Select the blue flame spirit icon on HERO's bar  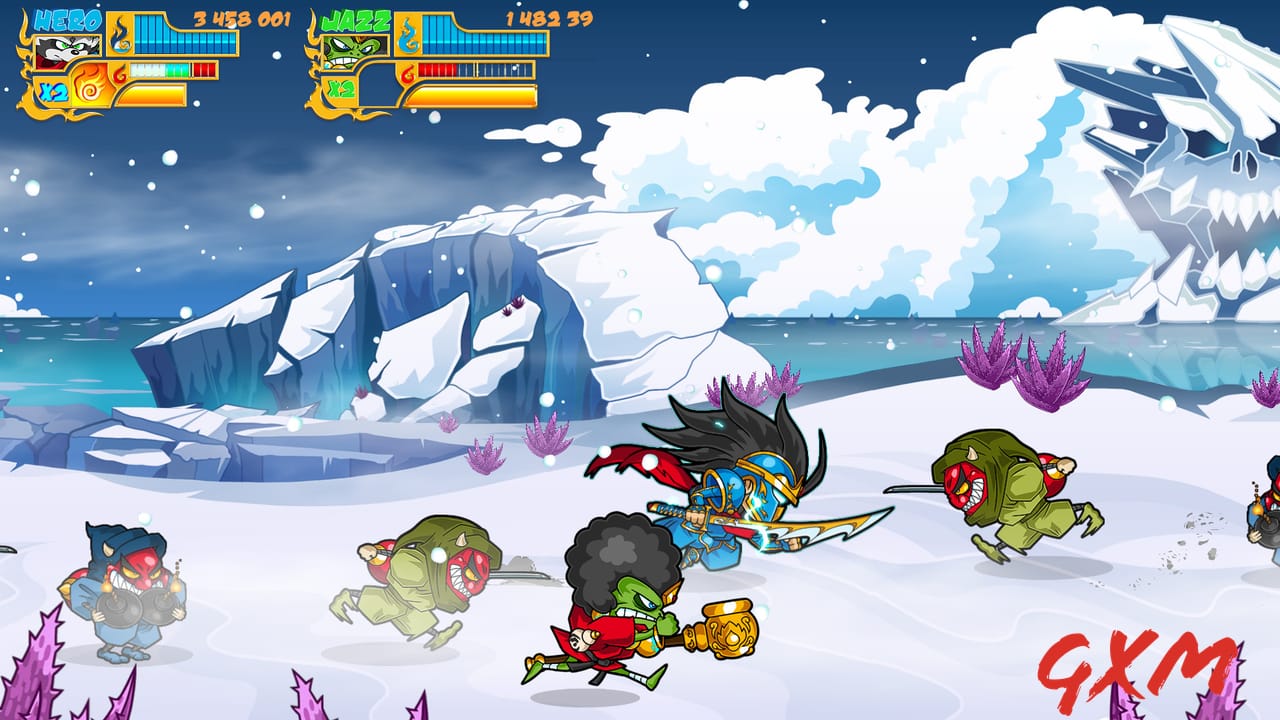coord(118,35)
